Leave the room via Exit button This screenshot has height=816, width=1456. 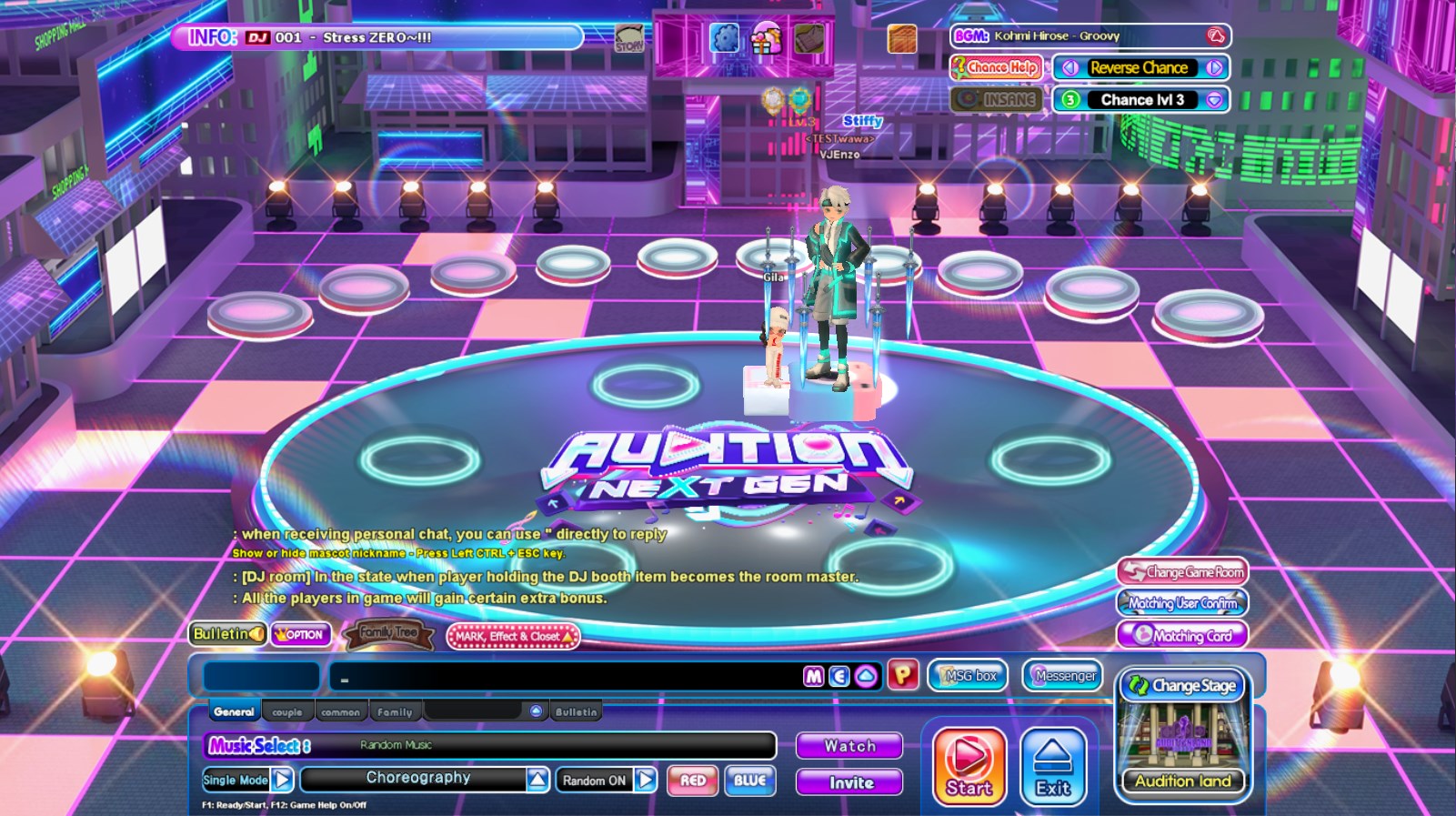point(1053,766)
